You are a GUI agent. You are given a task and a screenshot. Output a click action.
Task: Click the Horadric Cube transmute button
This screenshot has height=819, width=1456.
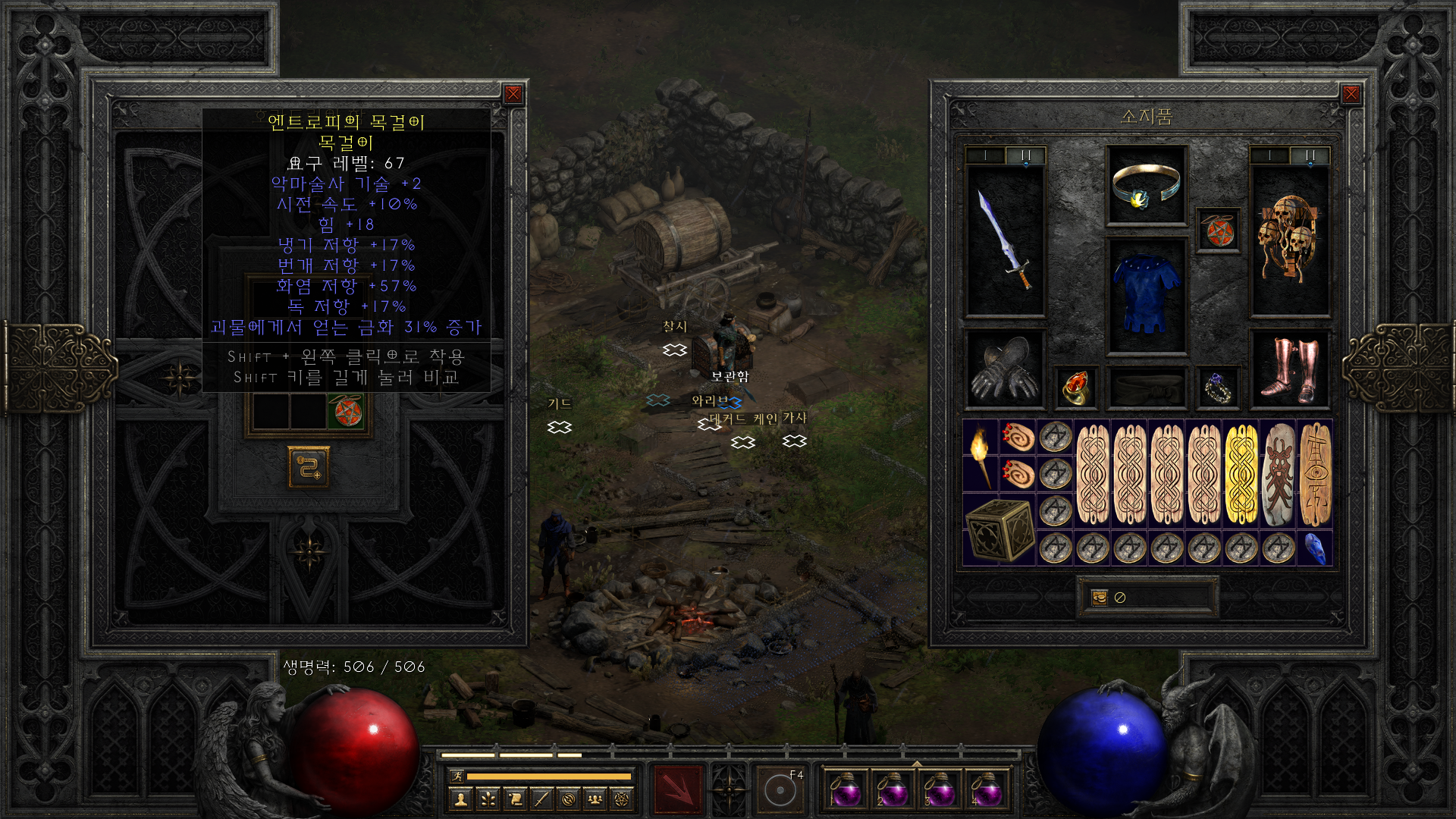click(x=309, y=466)
